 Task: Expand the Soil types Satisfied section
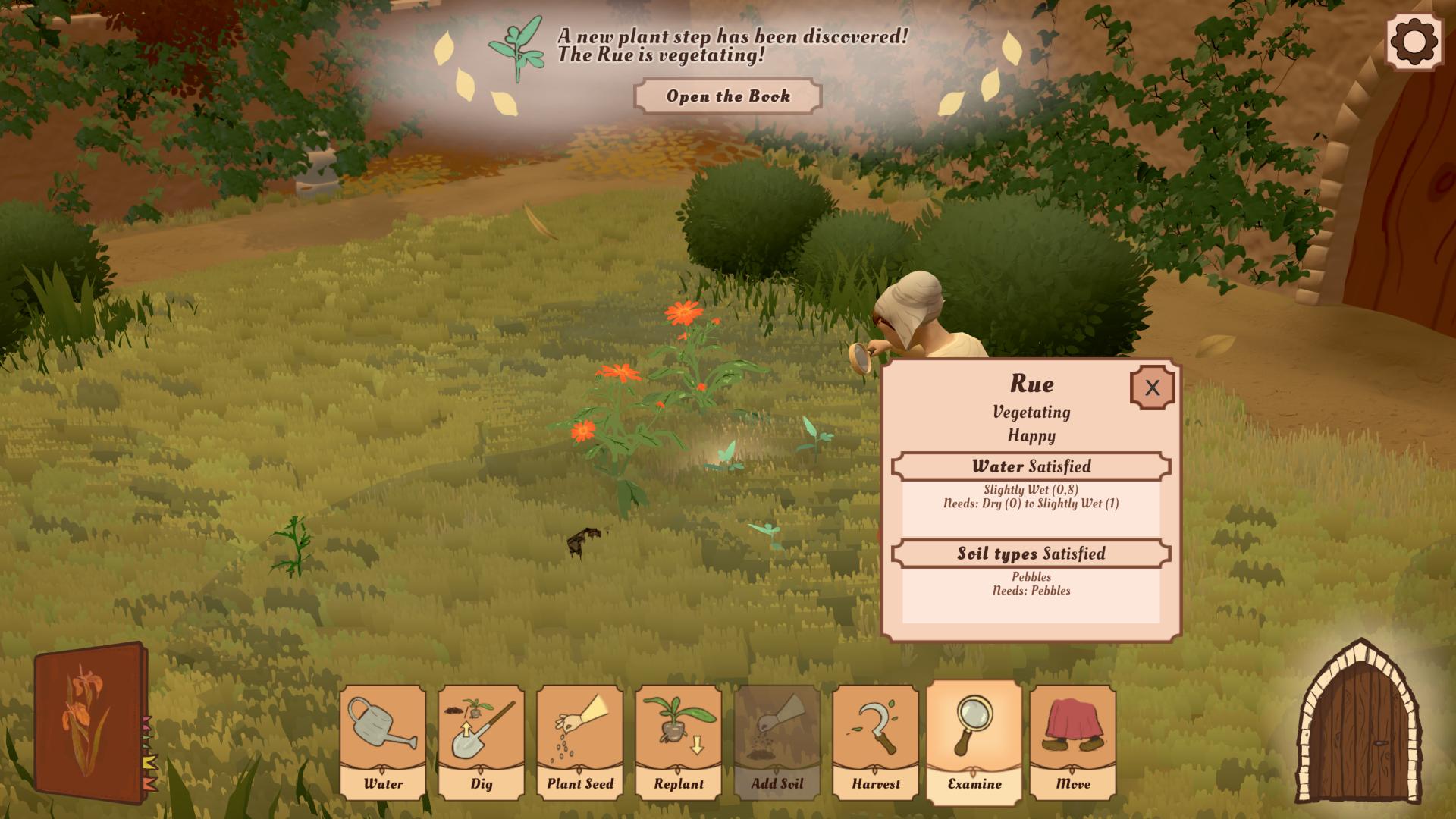pyautogui.click(x=1031, y=553)
